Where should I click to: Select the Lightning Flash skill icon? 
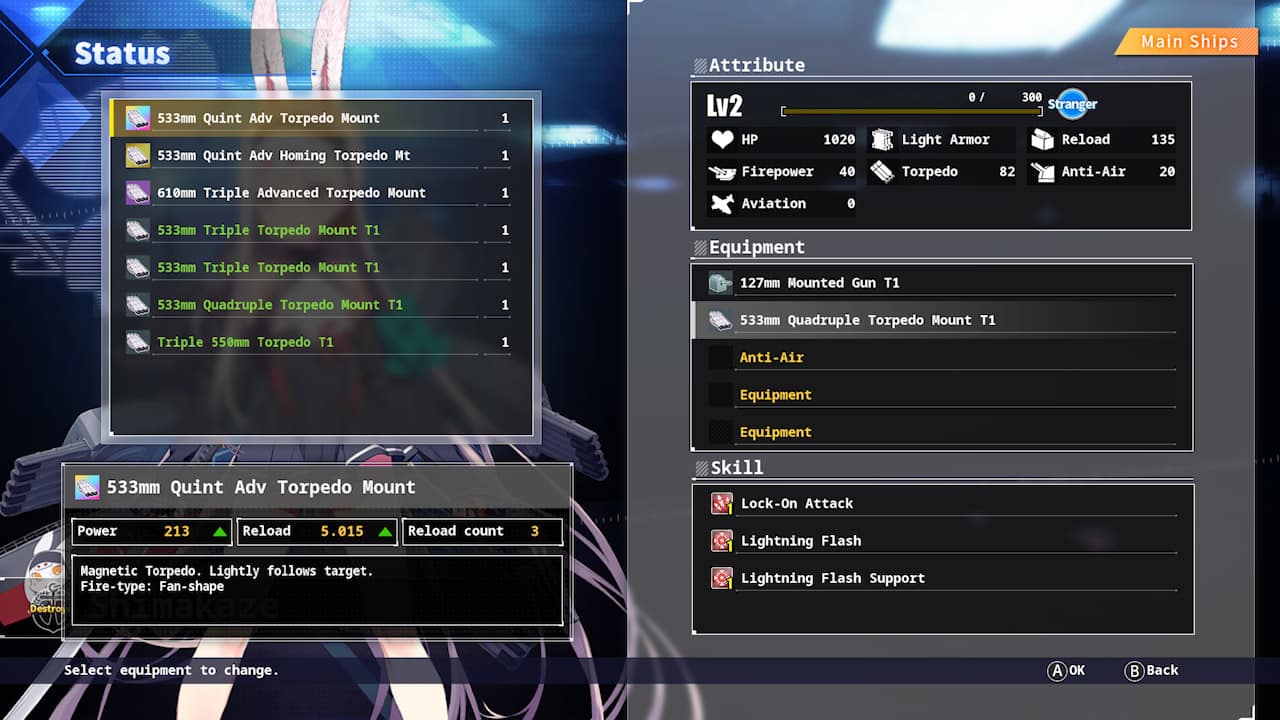[721, 540]
